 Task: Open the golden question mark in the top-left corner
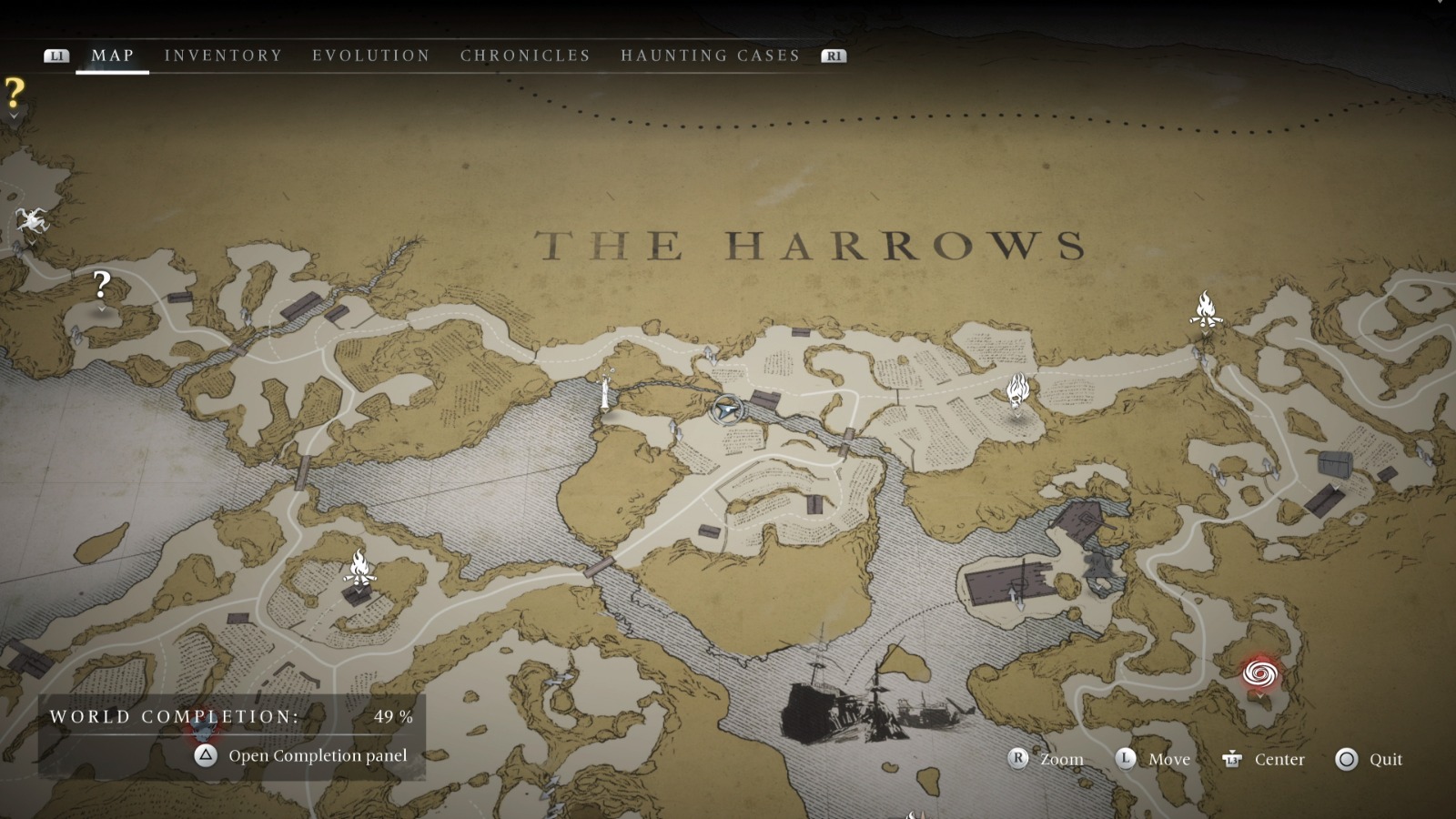13,91
